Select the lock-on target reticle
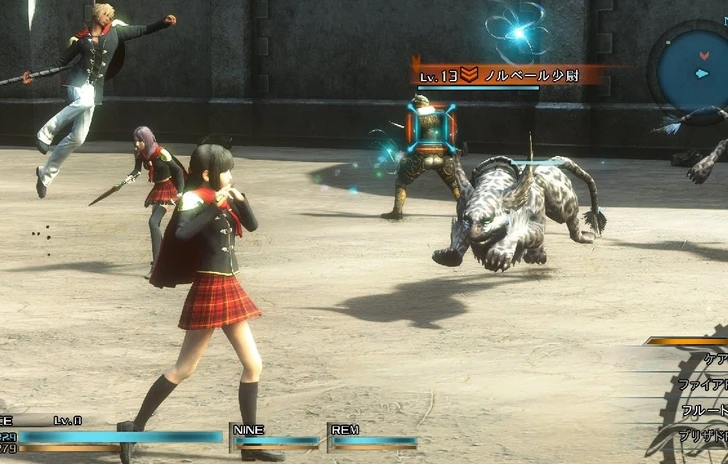 [431, 129]
